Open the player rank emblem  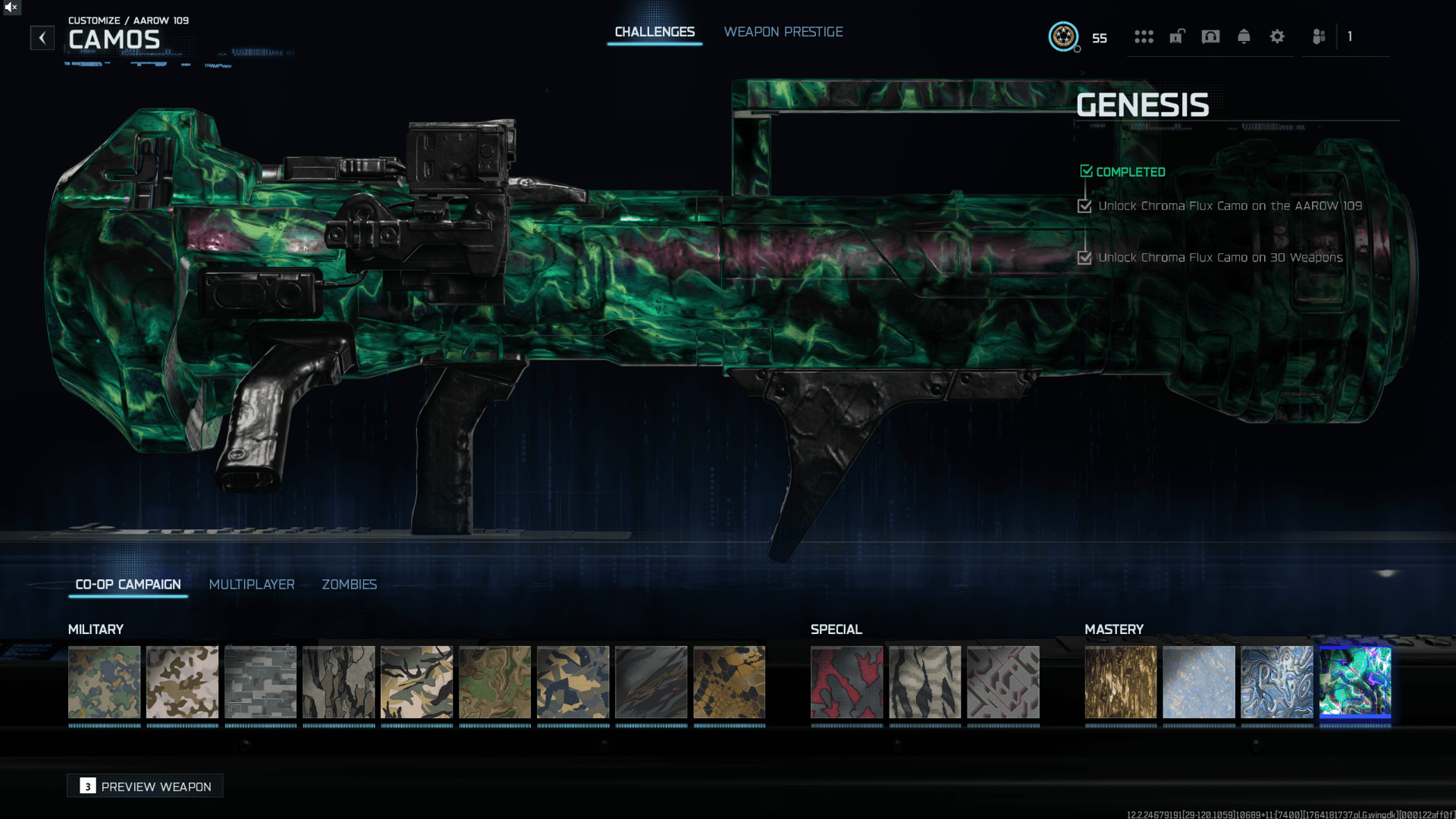(1063, 36)
